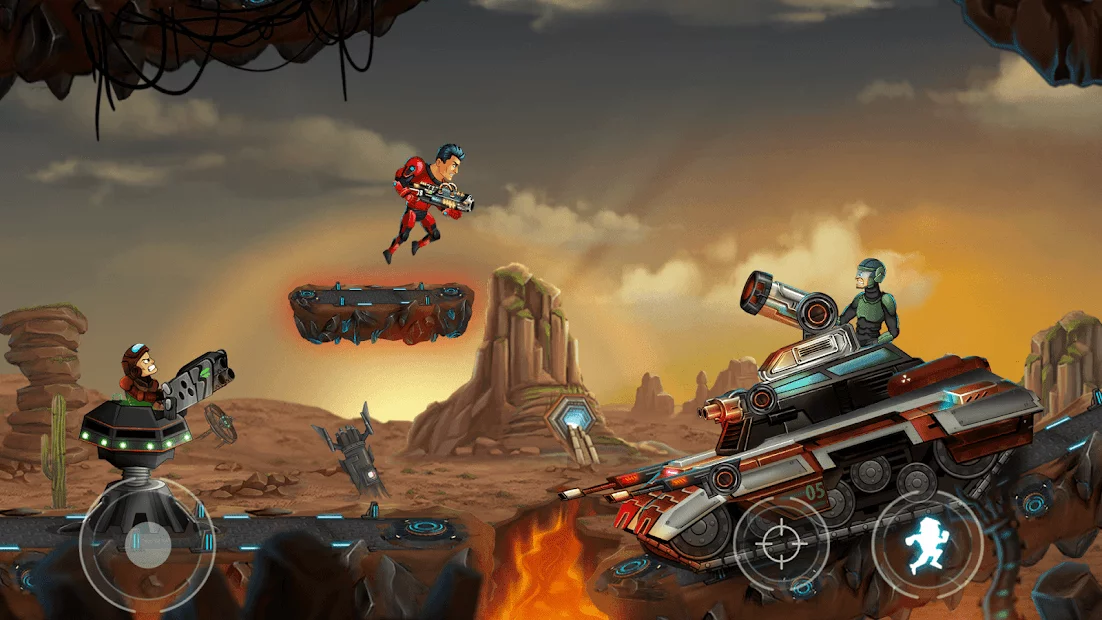Touch the virtual movement joystick
Screen dimensions: 1102x620
(x=147, y=544)
